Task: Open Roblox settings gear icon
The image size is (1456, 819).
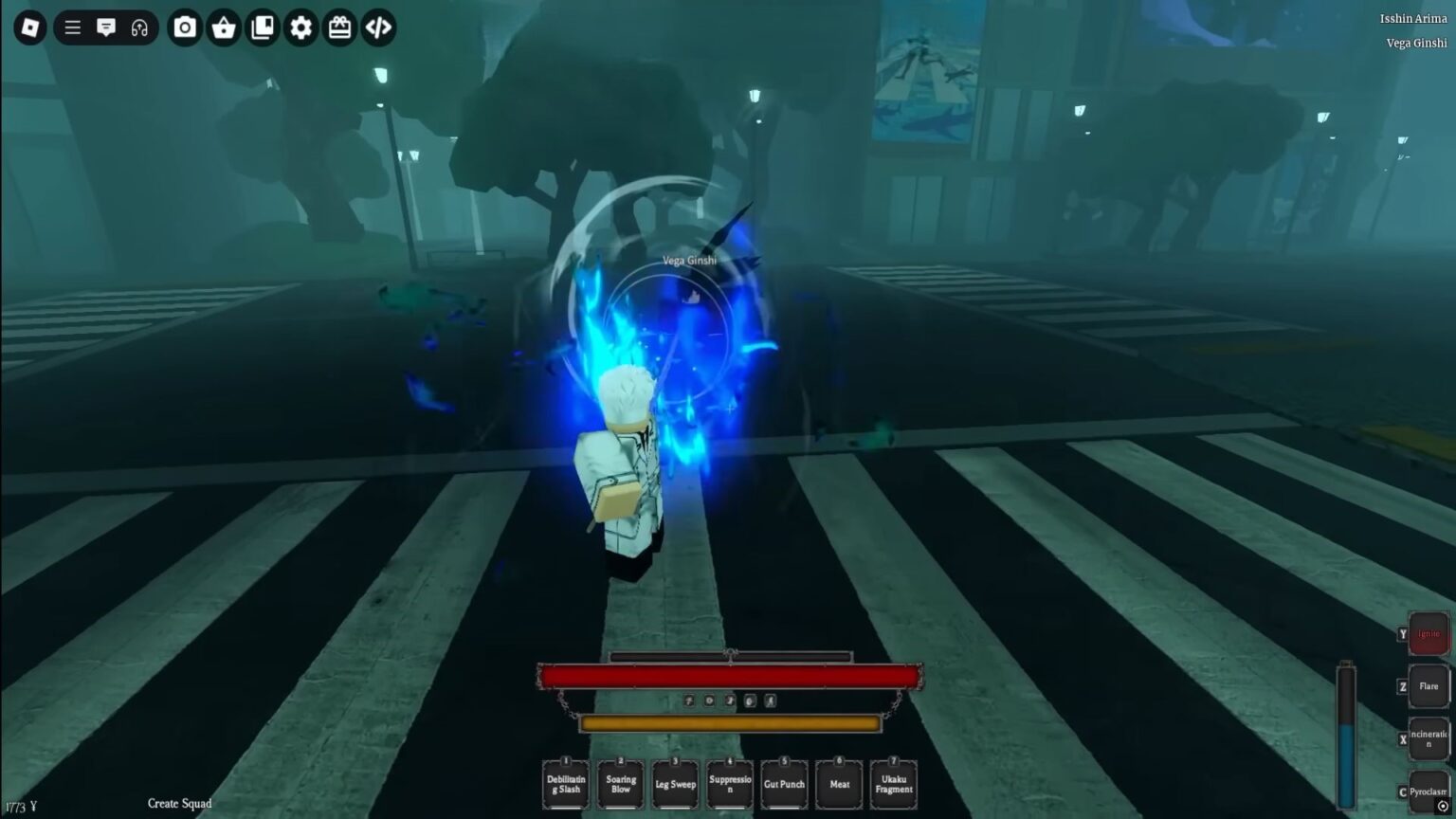Action: (301, 27)
